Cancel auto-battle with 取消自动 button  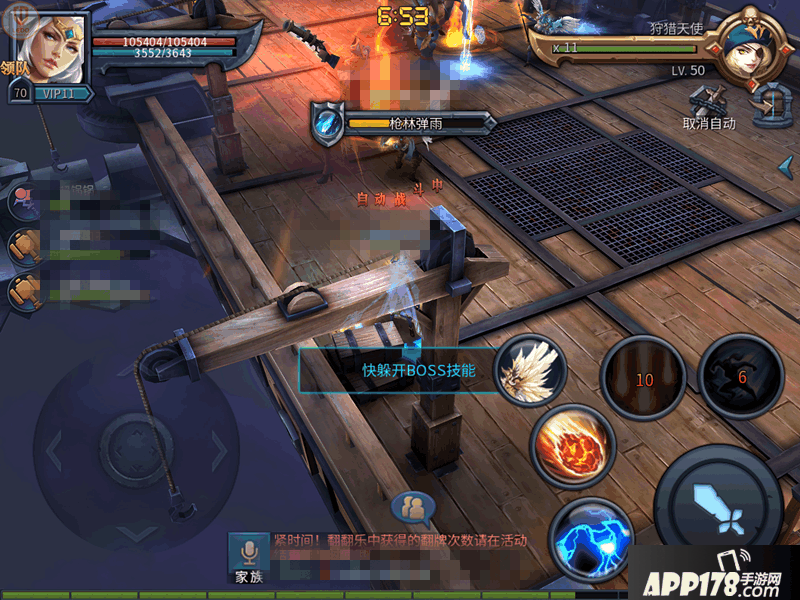[x=709, y=106]
